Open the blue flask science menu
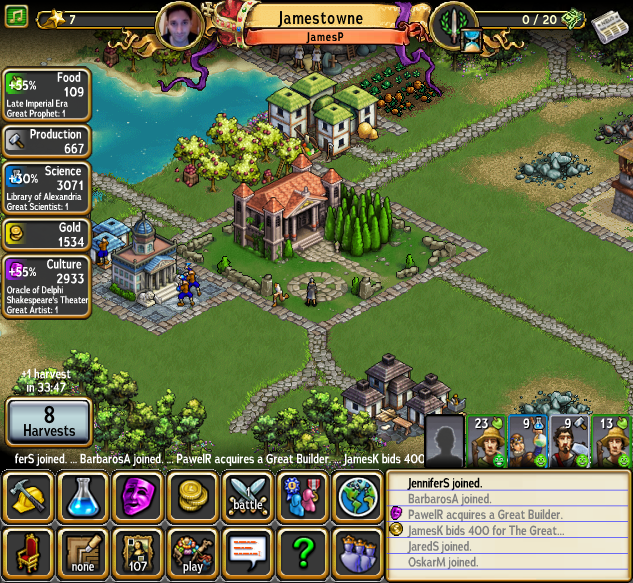The height and width of the screenshot is (583, 633). (83, 497)
